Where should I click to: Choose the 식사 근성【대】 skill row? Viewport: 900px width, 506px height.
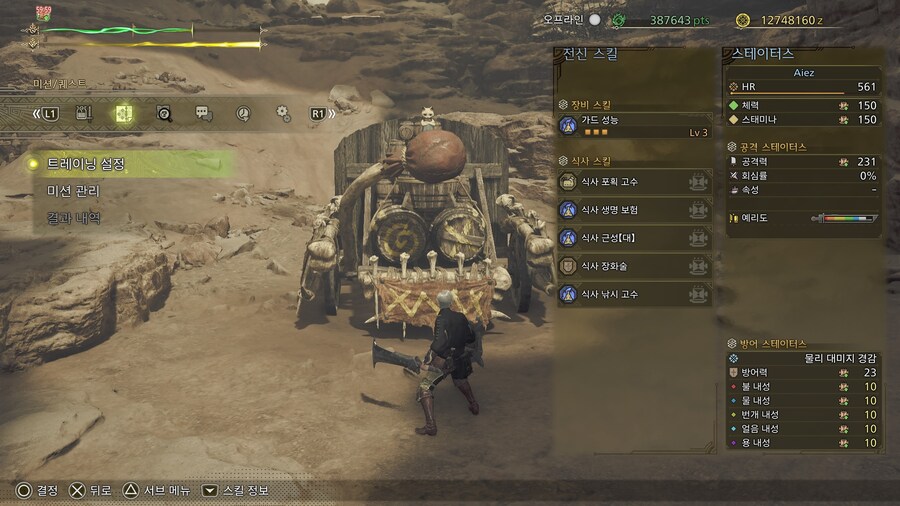point(634,238)
